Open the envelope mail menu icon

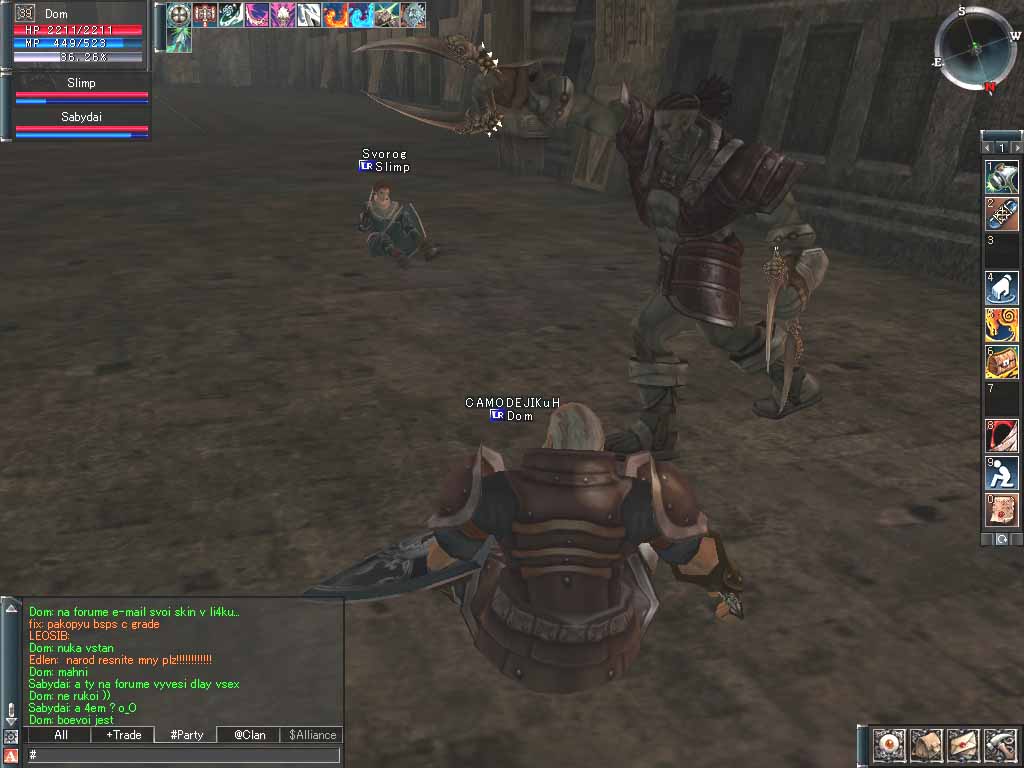tap(962, 745)
